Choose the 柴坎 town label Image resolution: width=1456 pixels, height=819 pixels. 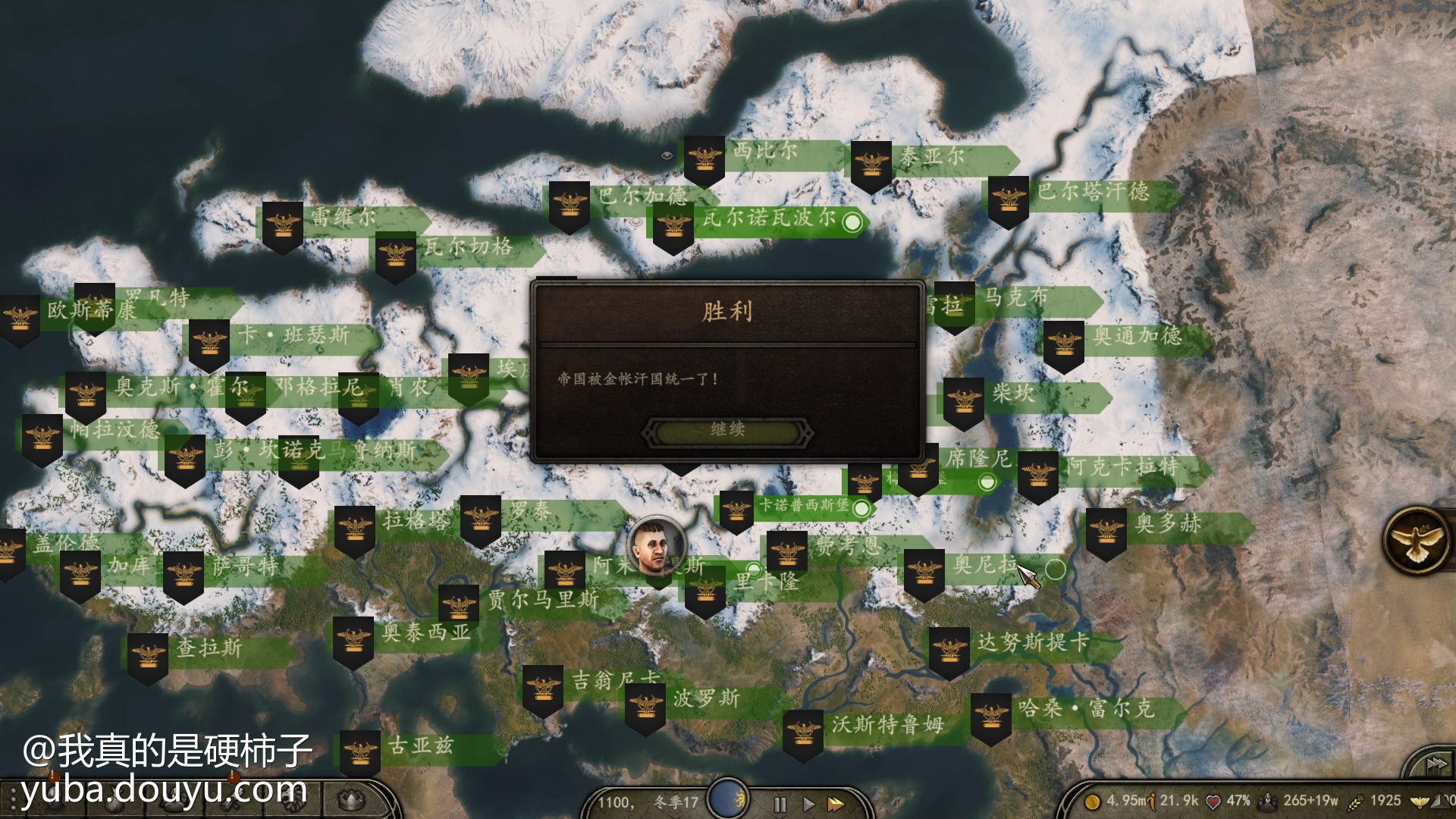pos(1013,394)
